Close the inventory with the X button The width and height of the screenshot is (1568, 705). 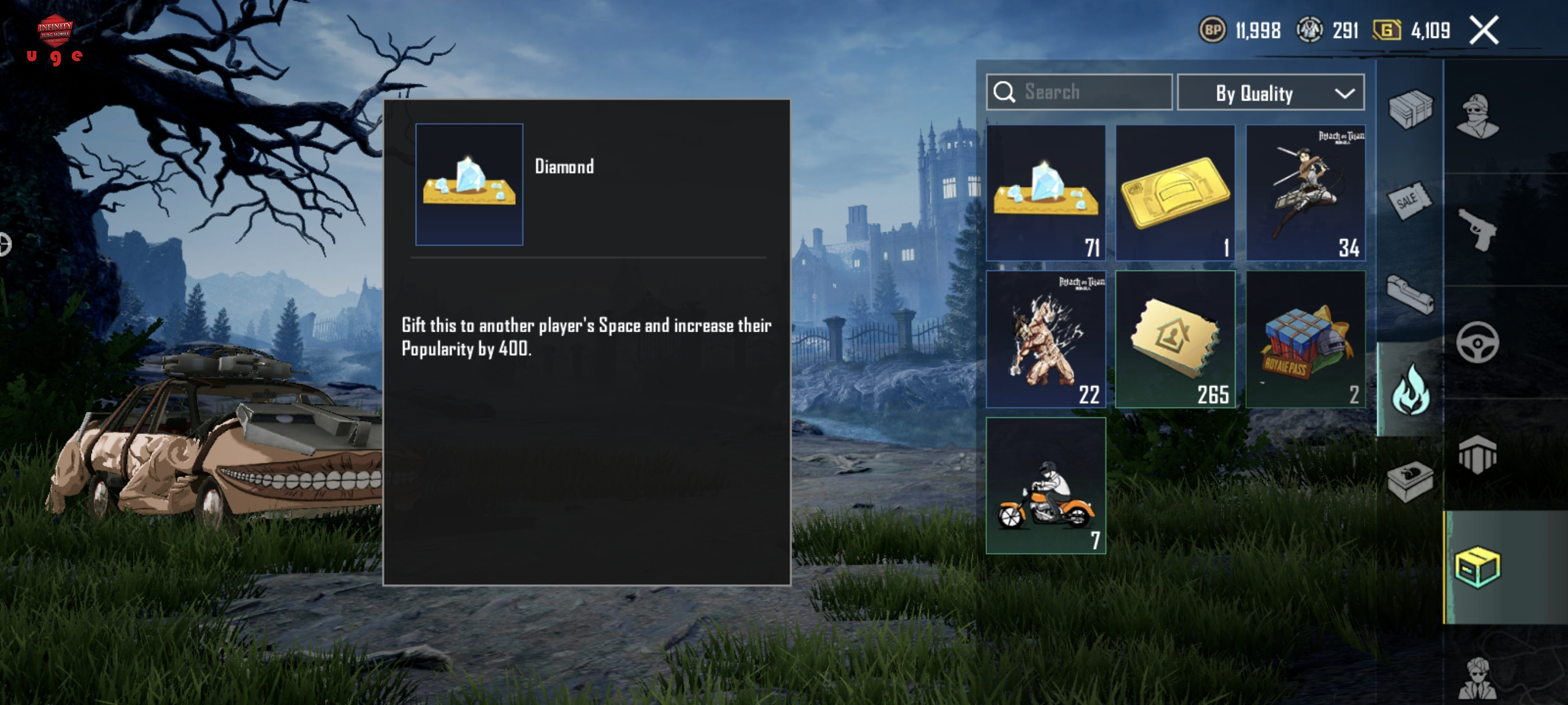pyautogui.click(x=1484, y=31)
